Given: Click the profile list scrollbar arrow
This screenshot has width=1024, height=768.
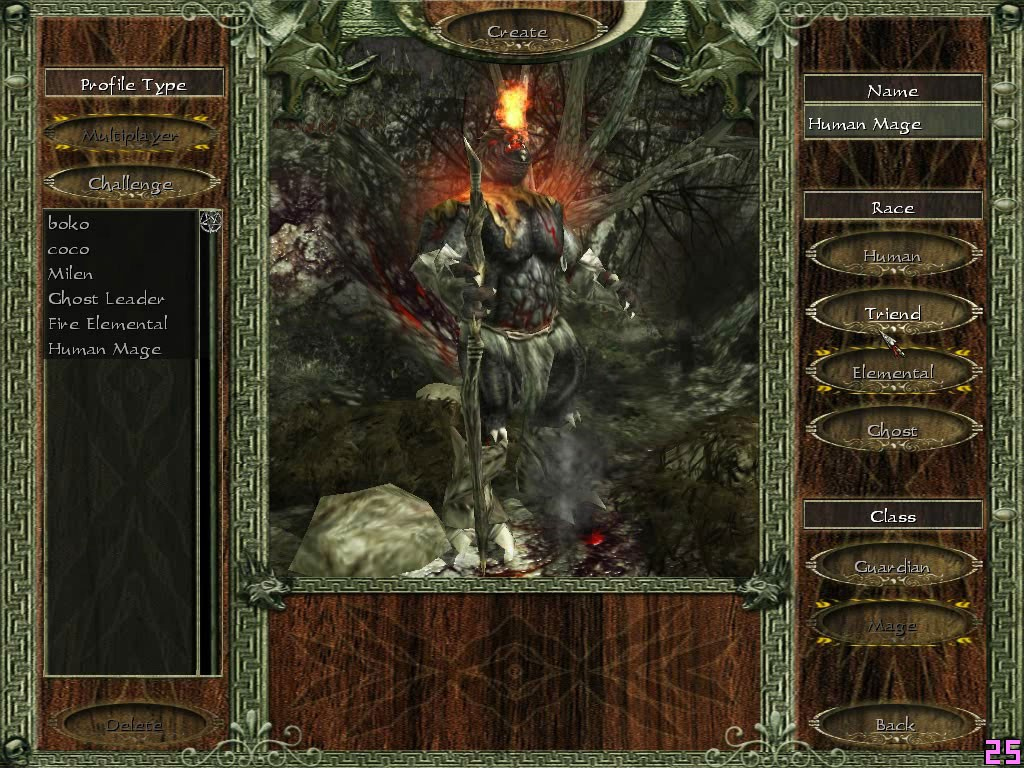Looking at the screenshot, I should (x=210, y=221).
